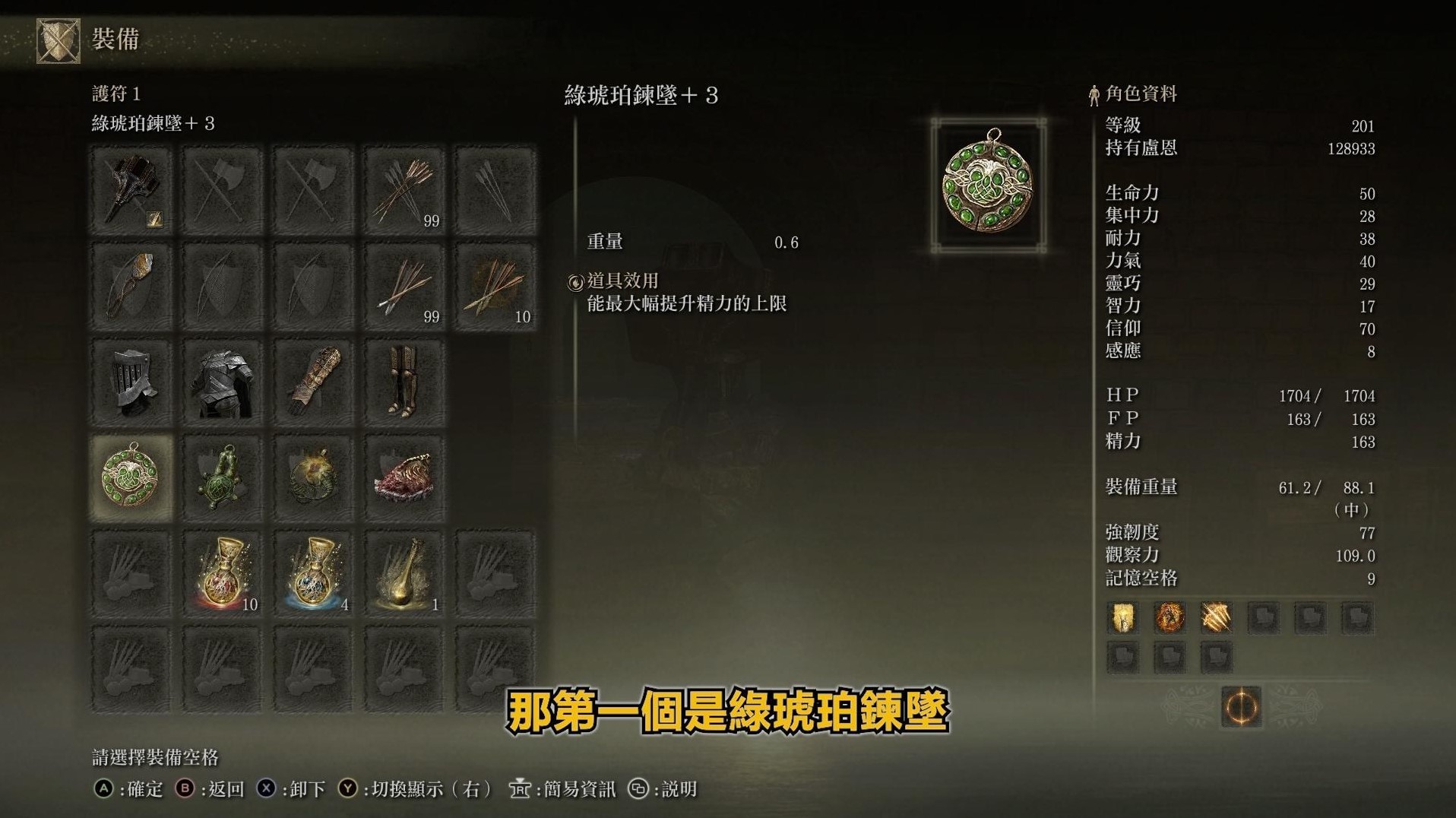Select the Green Turtle Talisman icon
Image resolution: width=1456 pixels, height=818 pixels.
(223, 475)
